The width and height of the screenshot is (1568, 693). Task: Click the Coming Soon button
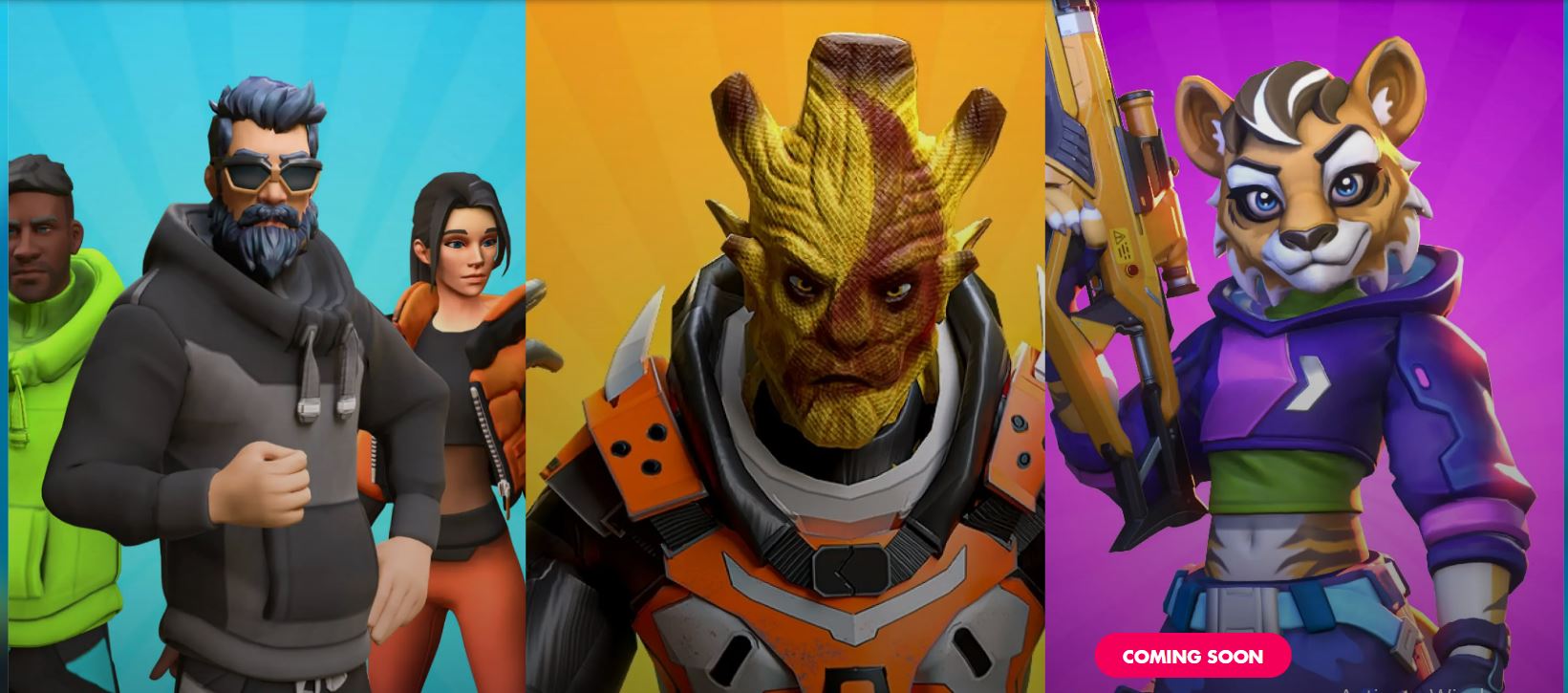1192,657
